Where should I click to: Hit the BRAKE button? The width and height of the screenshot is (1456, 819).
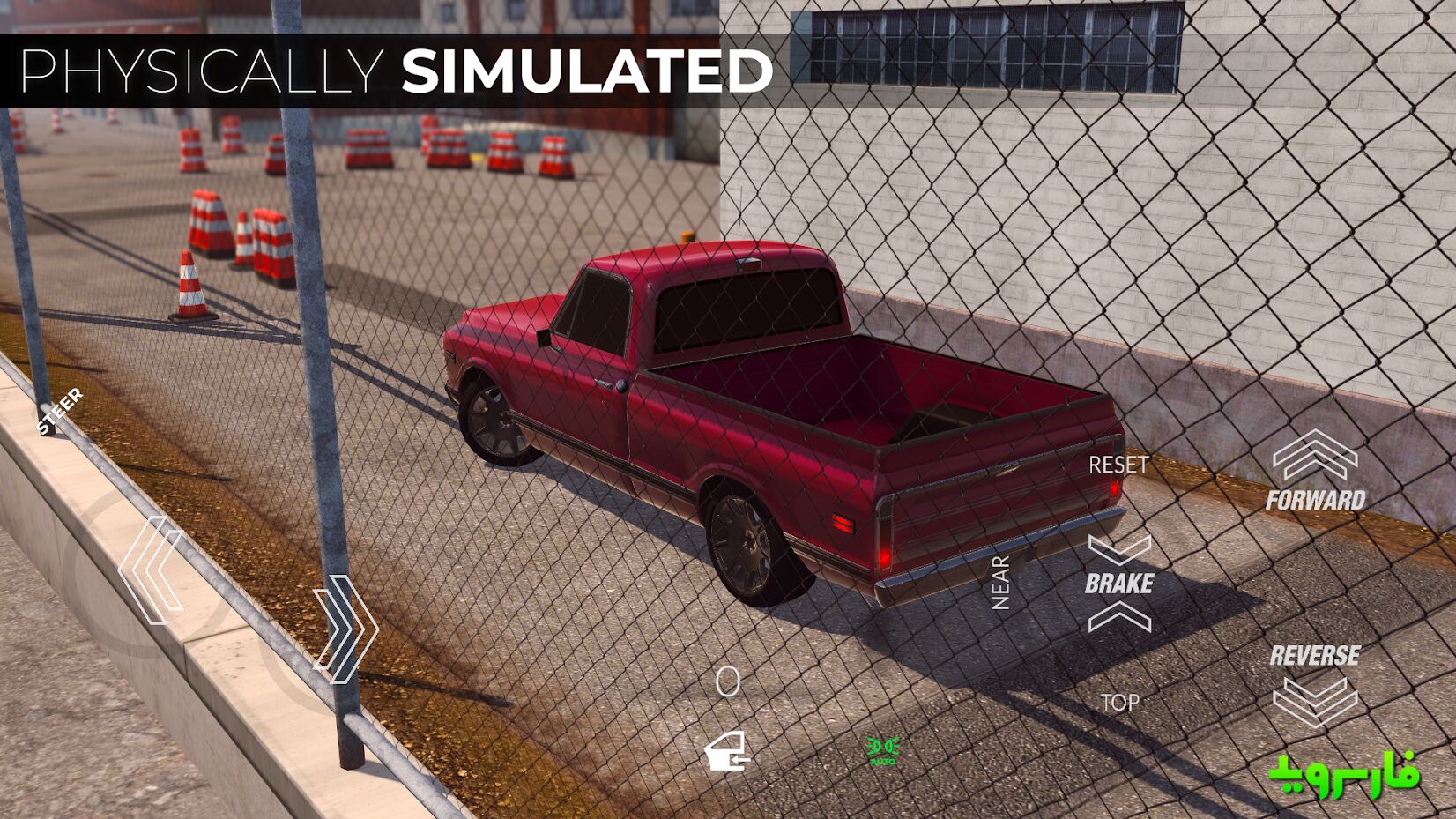click(x=1119, y=584)
